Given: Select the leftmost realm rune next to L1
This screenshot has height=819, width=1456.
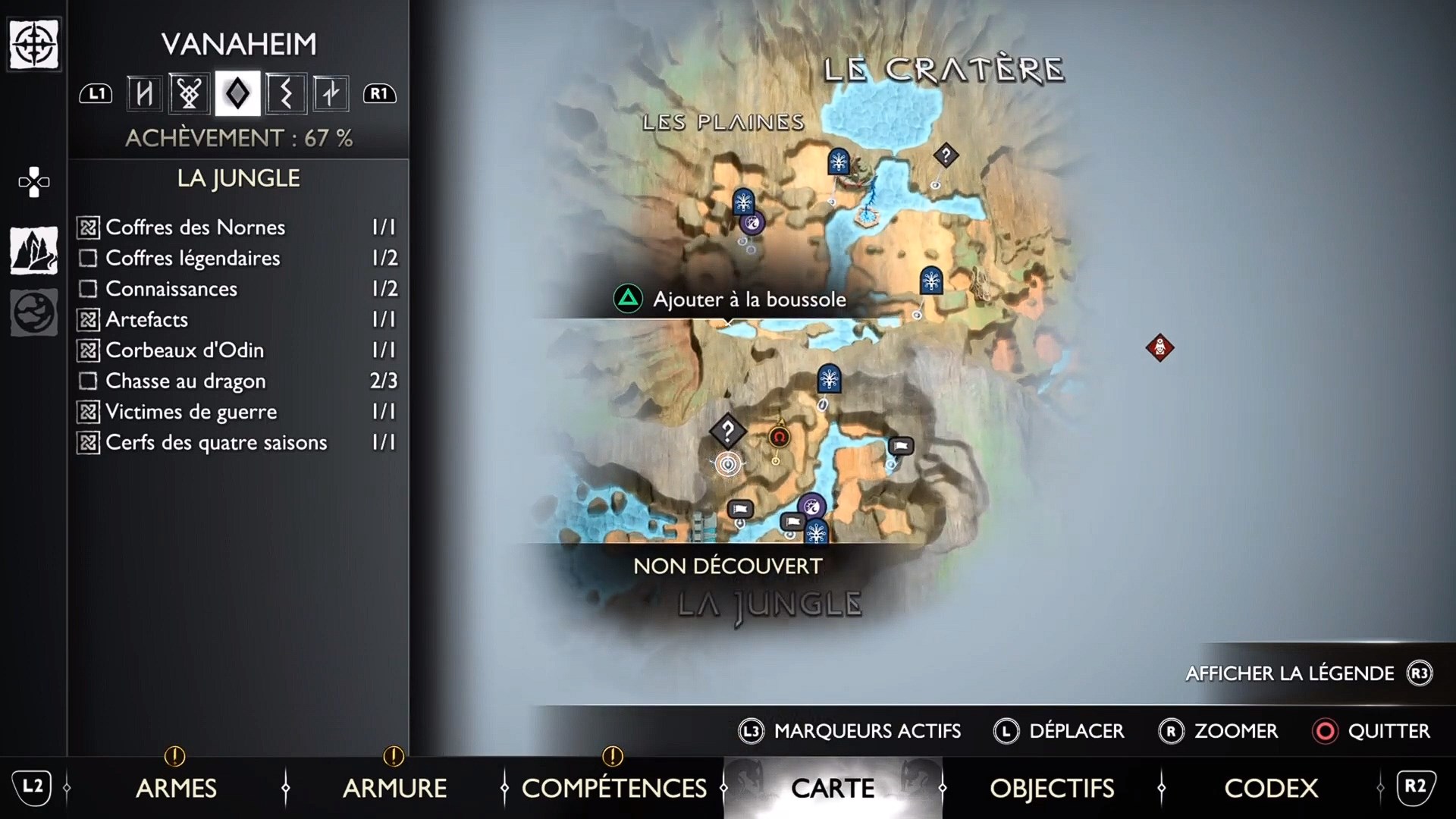Looking at the screenshot, I should pyautogui.click(x=143, y=93).
